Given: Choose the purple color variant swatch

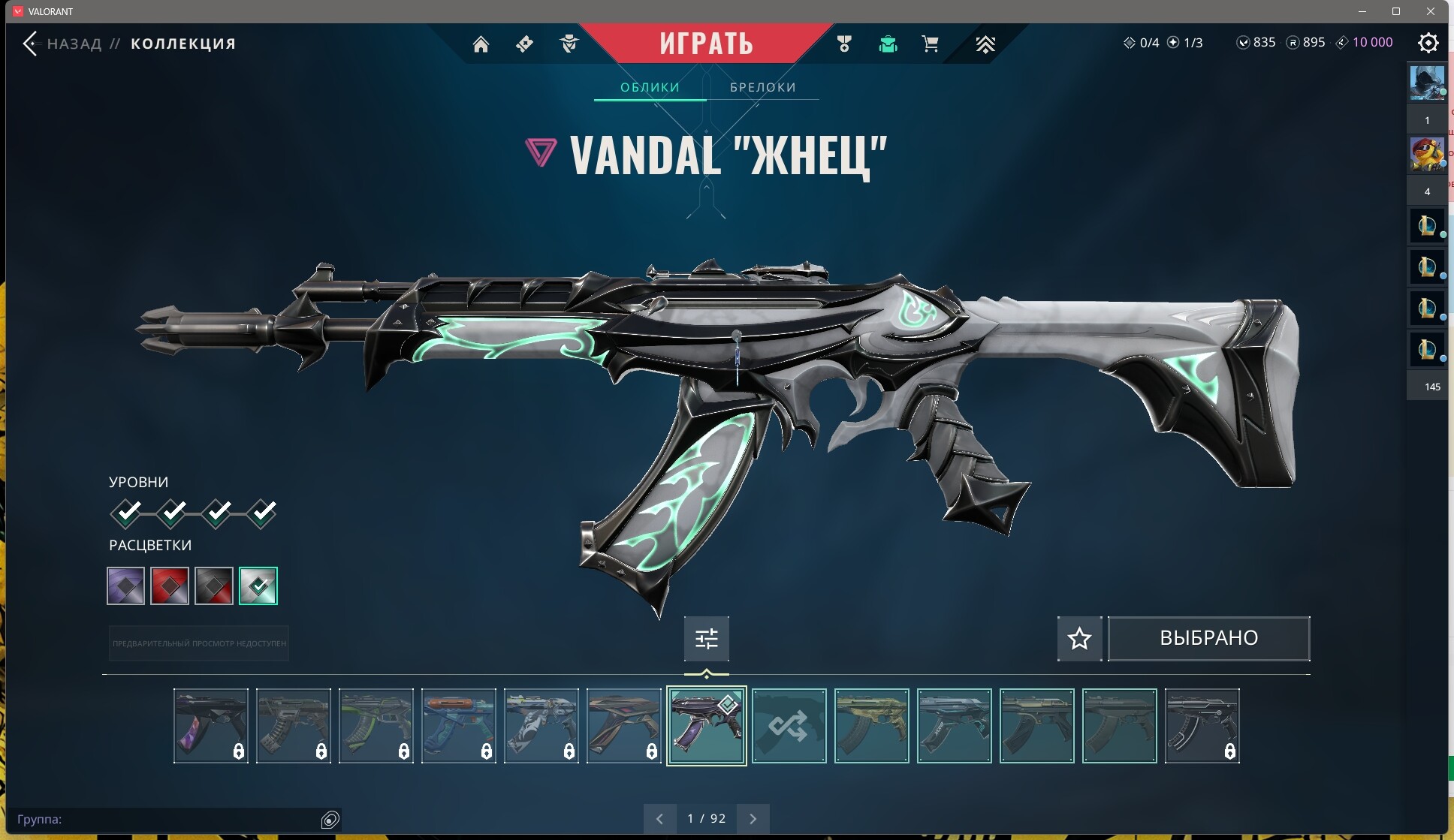Looking at the screenshot, I should point(125,586).
